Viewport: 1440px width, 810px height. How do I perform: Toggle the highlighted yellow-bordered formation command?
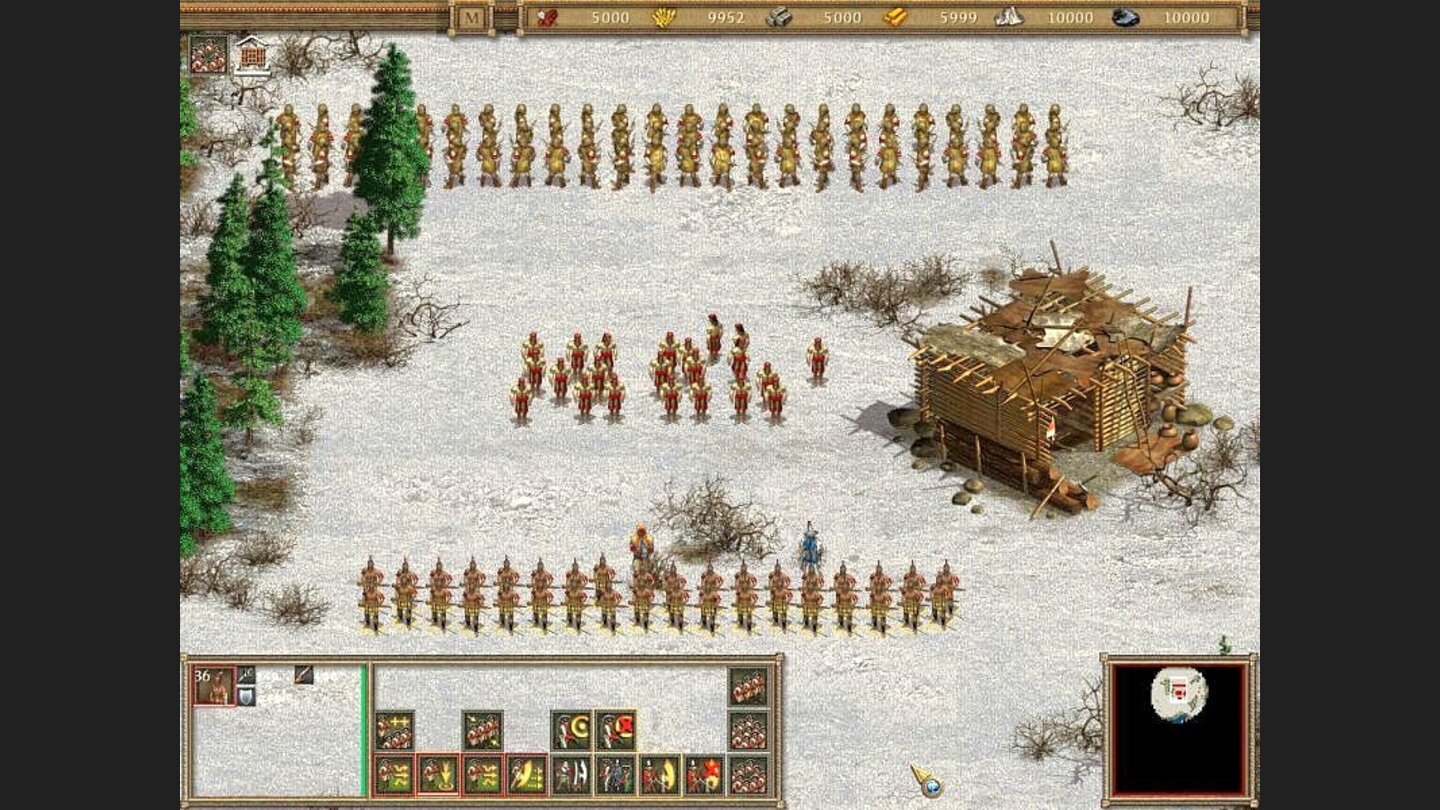click(614, 727)
